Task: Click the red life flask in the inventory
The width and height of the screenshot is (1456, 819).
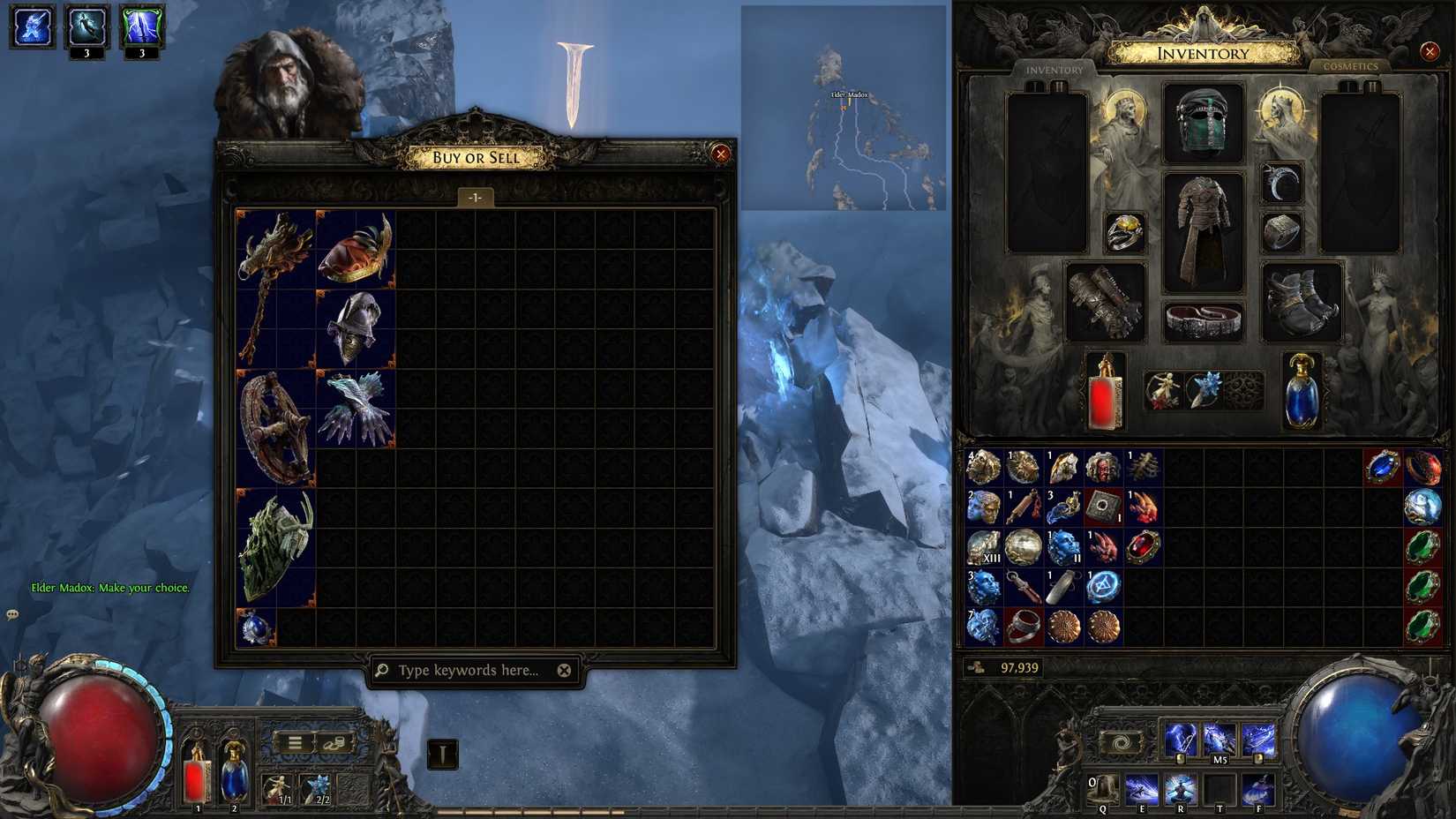Action: tap(1105, 393)
